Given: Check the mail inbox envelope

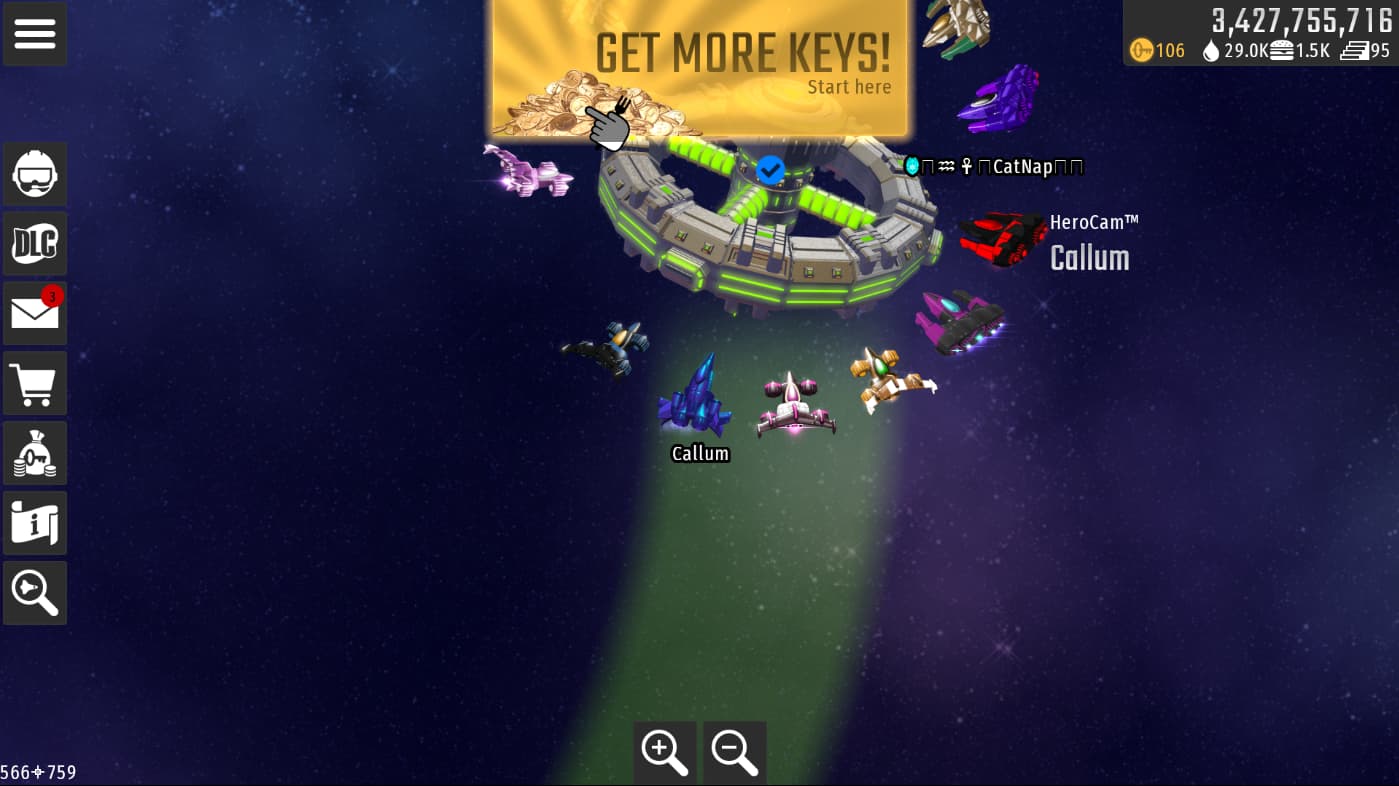Looking at the screenshot, I should [35, 314].
